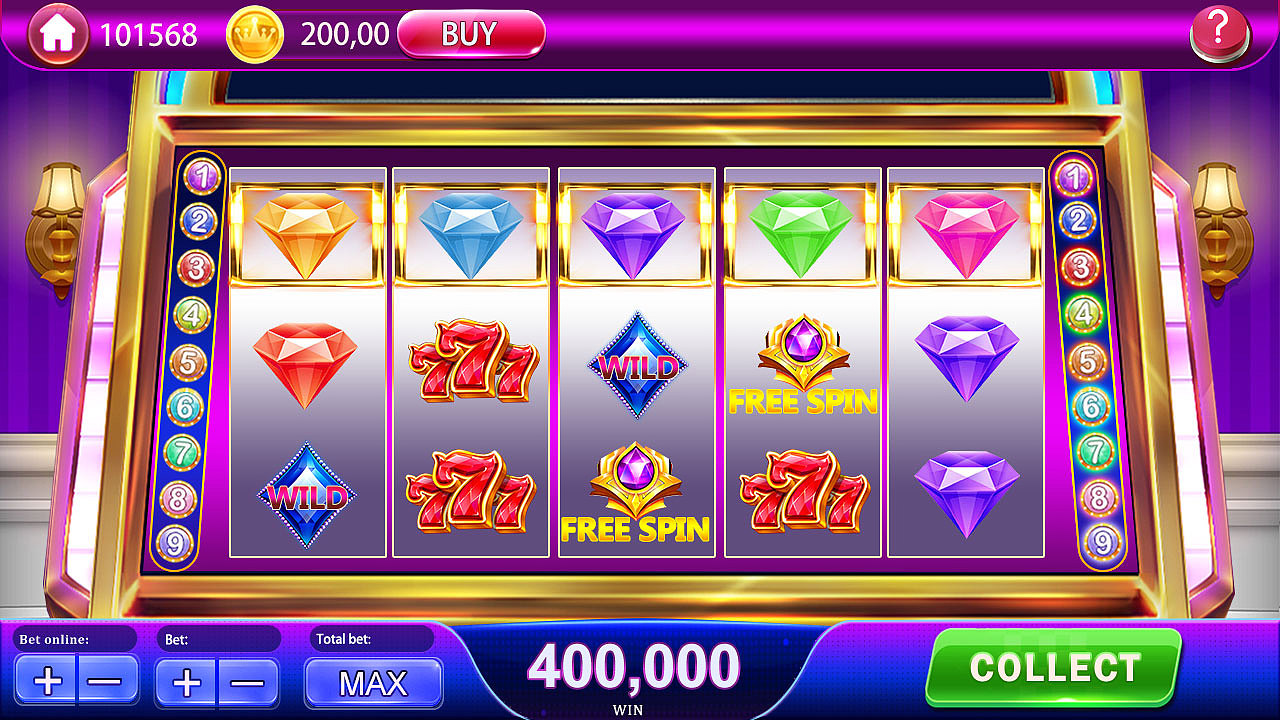The image size is (1280, 720).
Task: Select a red 777 symbol on reel two
Action: pos(470,362)
